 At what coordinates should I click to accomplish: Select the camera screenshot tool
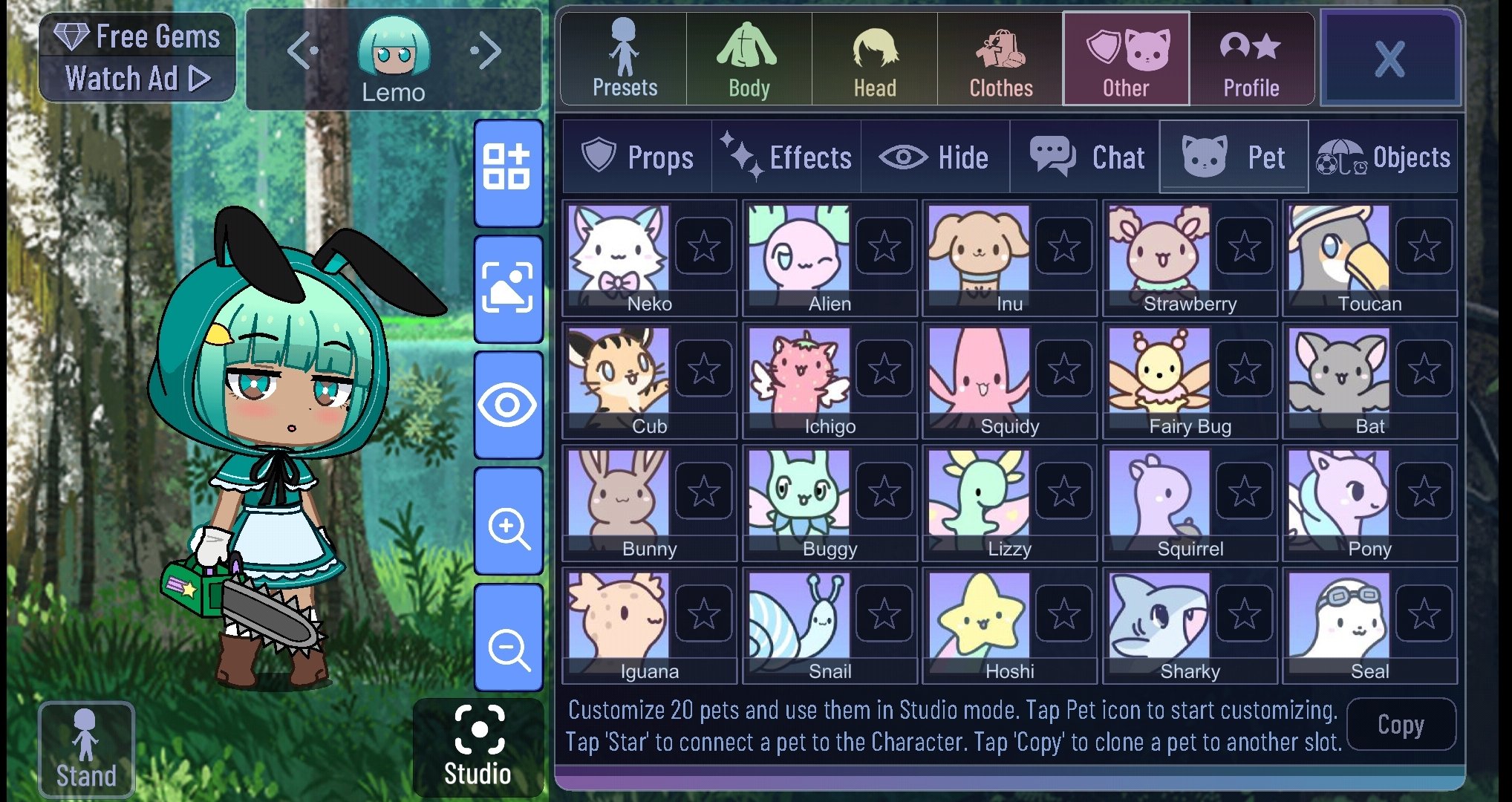(x=508, y=286)
